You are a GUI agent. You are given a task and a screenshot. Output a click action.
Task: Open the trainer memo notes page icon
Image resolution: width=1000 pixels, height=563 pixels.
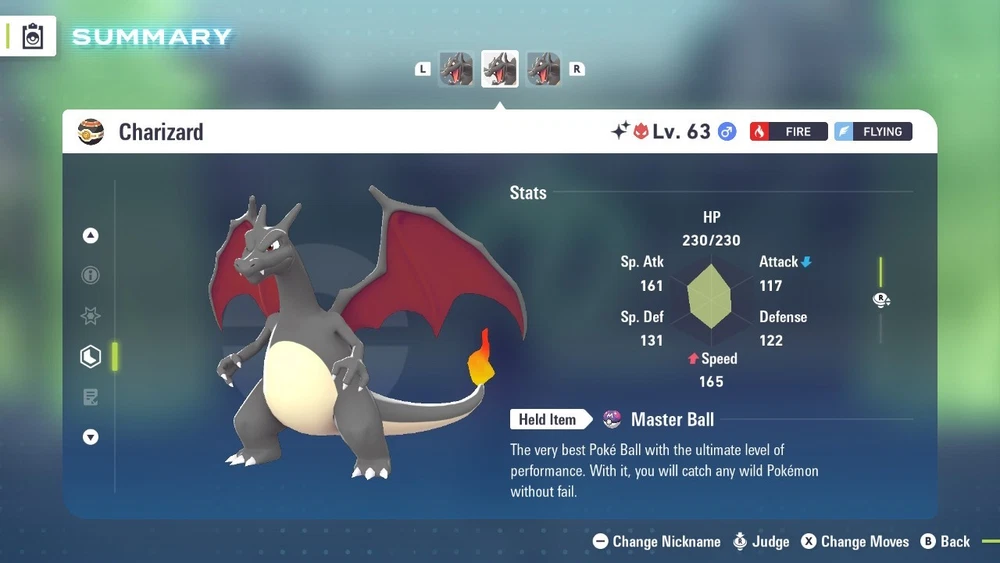[x=91, y=398]
